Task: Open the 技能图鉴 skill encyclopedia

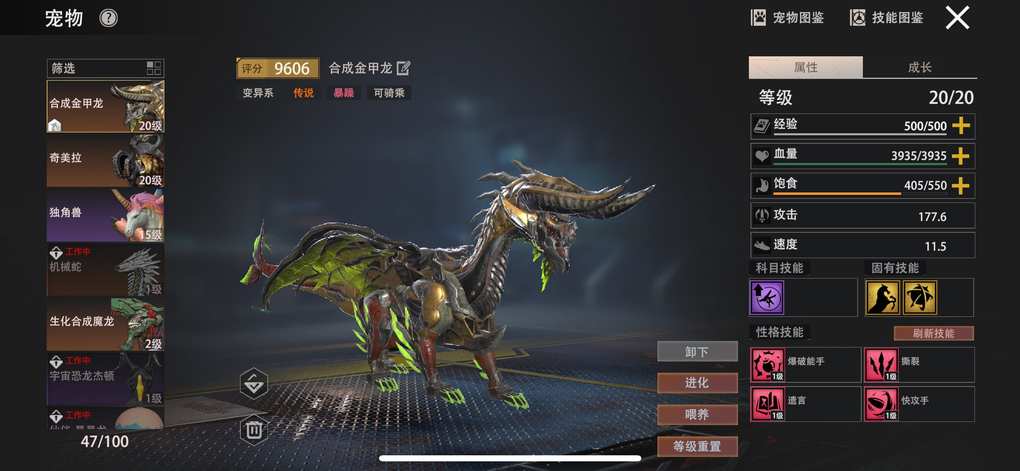Action: click(886, 17)
